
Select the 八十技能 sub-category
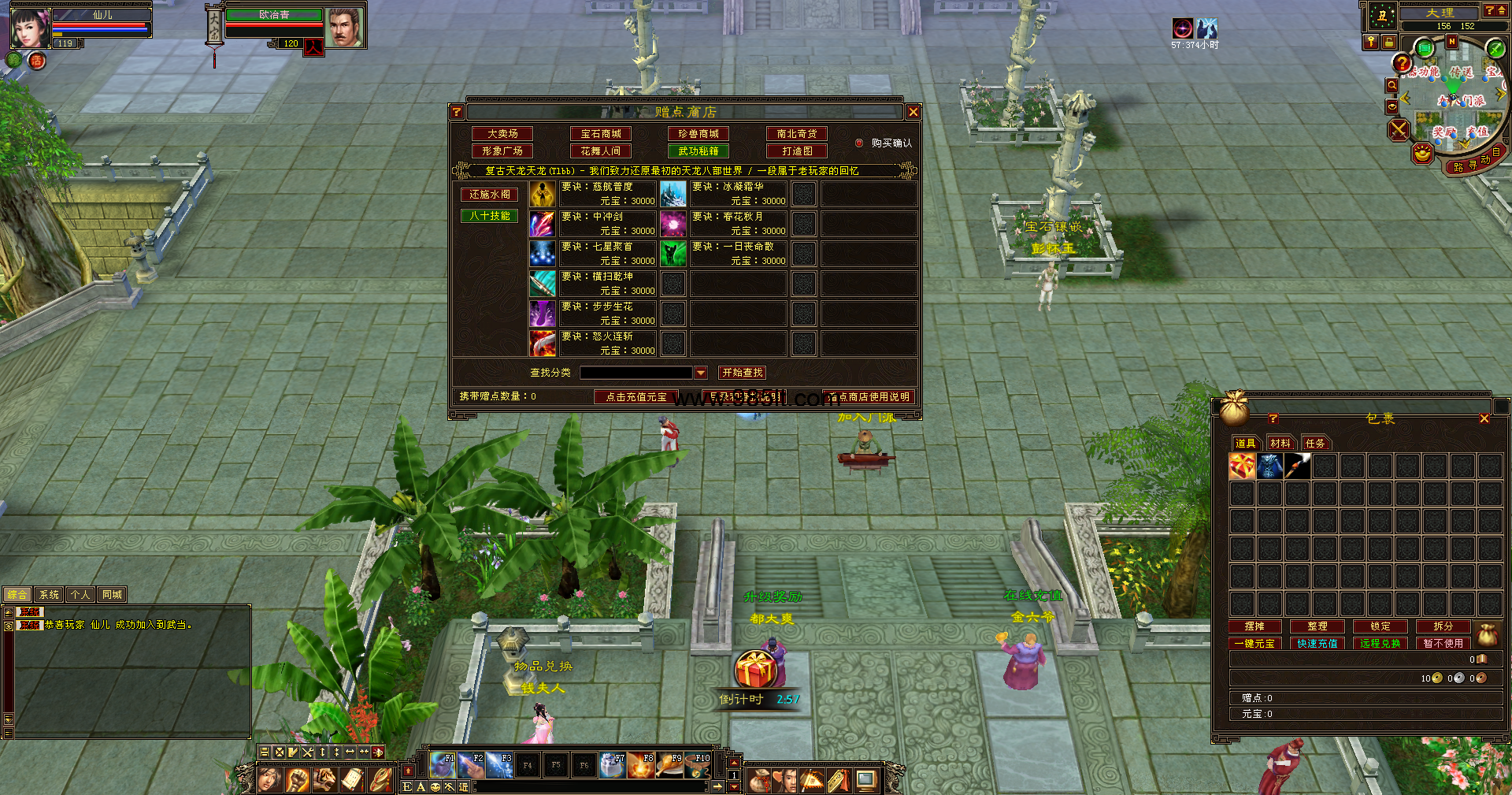pos(489,216)
